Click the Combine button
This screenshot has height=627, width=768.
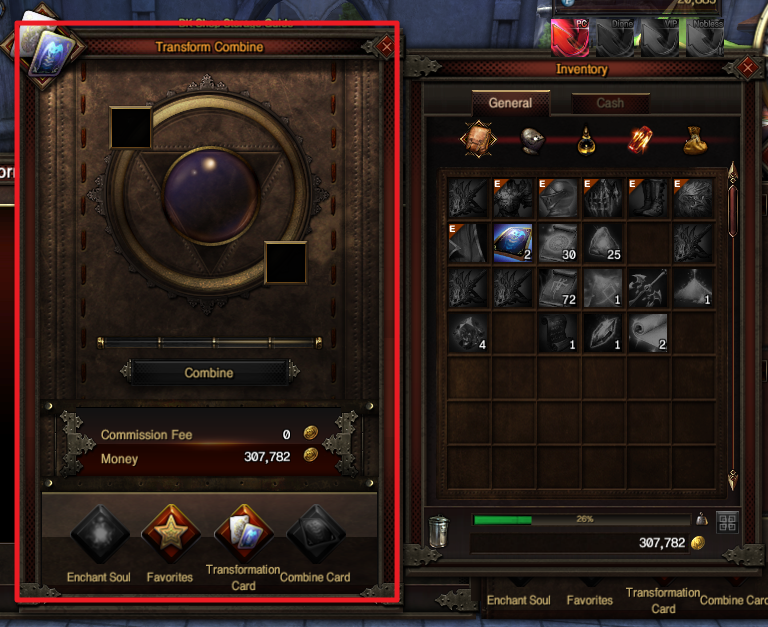click(x=209, y=373)
